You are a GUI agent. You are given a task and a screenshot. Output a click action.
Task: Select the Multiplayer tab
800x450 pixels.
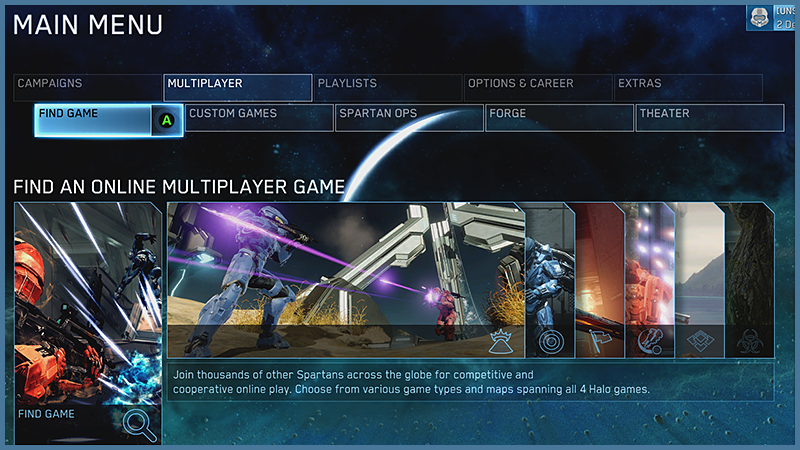click(237, 87)
